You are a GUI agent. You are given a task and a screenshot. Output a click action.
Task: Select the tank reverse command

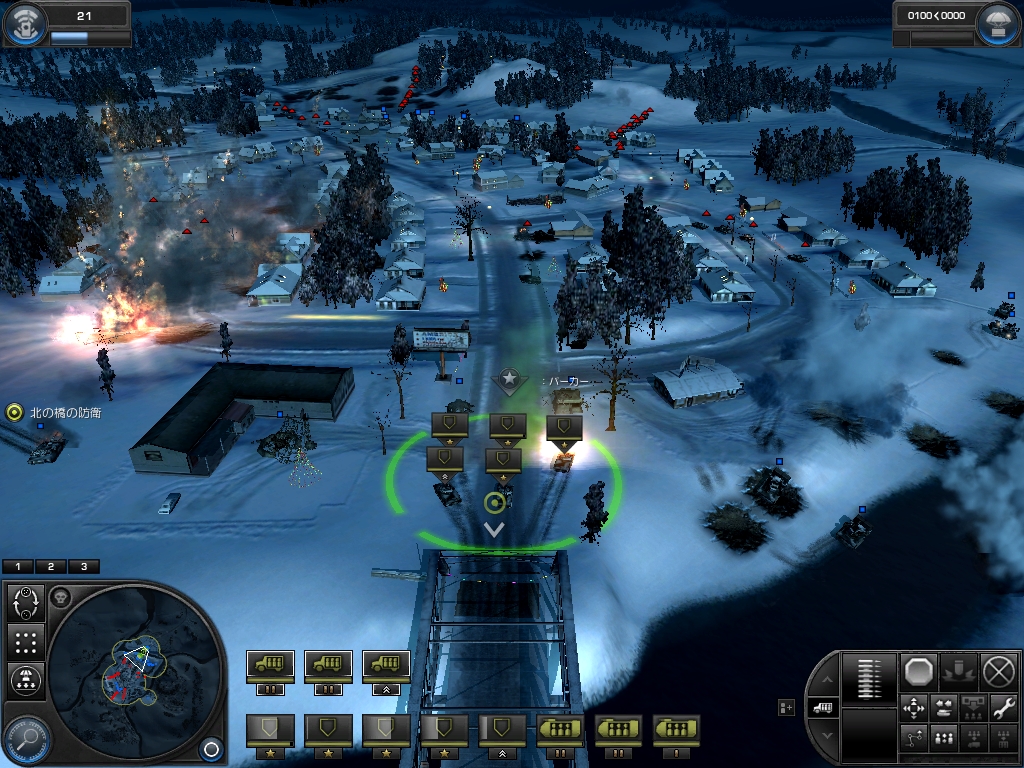[944, 708]
